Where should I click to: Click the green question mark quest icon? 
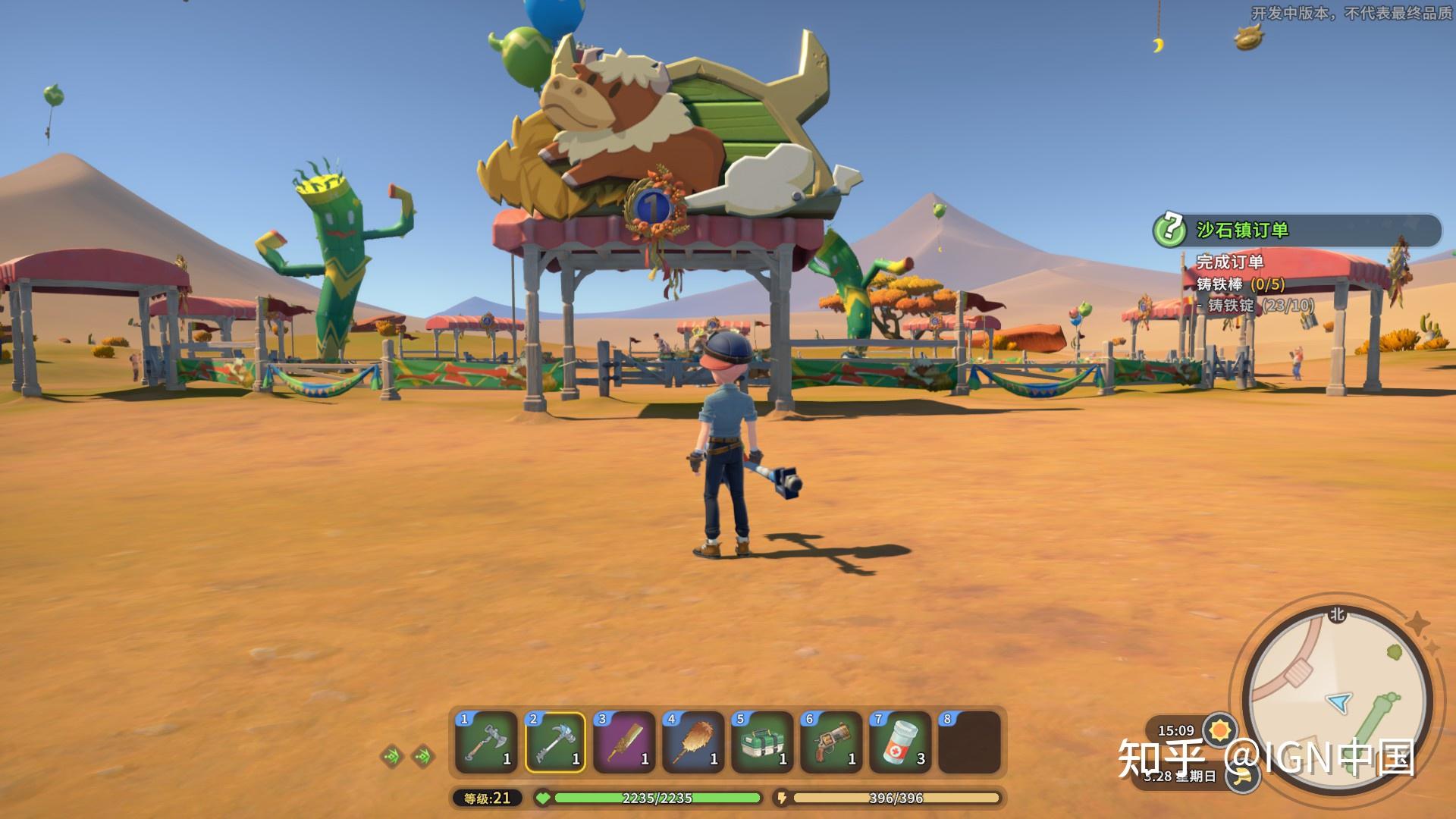pos(1170,228)
